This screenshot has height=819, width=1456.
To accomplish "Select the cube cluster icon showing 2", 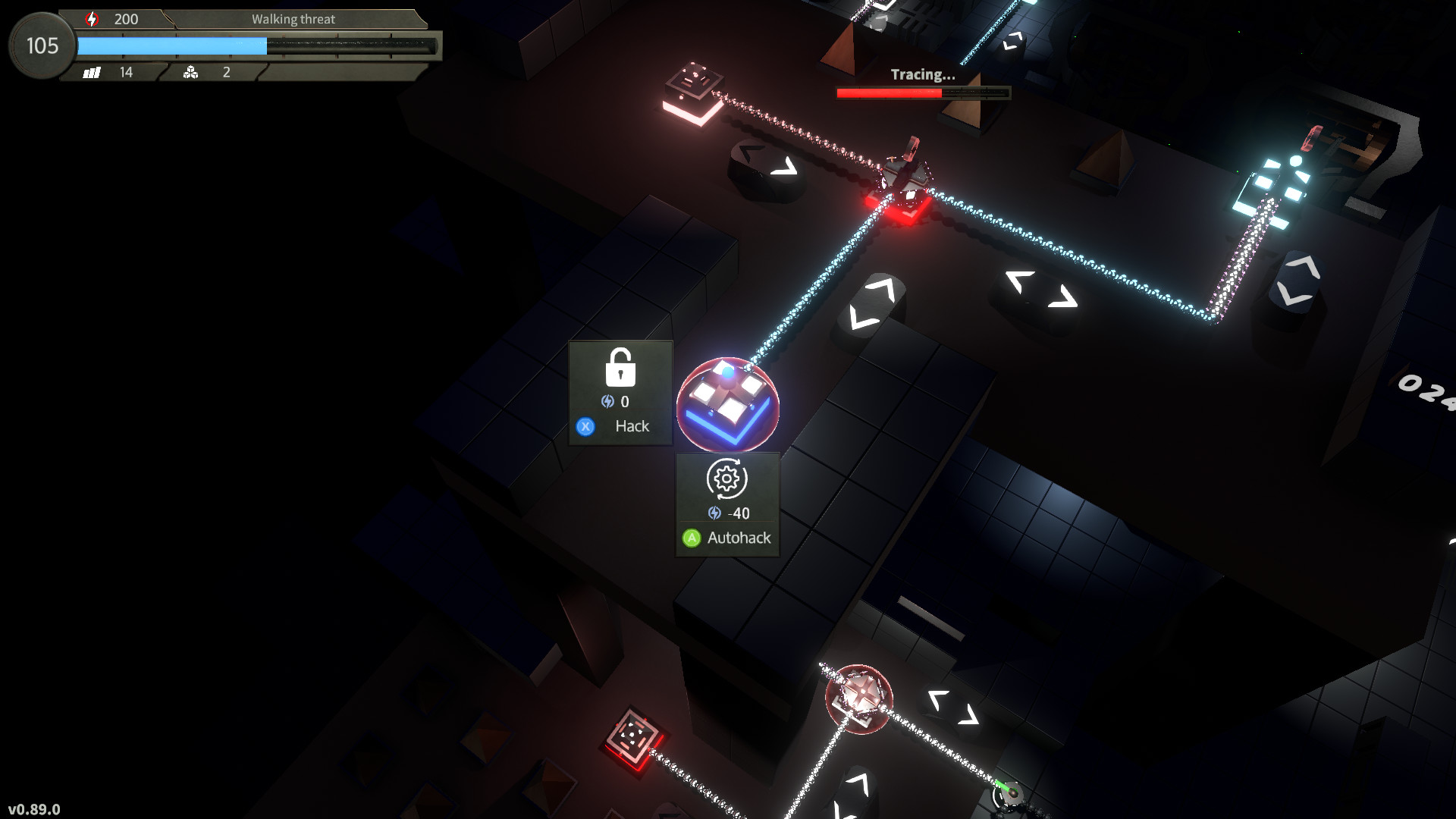I will [x=191, y=73].
